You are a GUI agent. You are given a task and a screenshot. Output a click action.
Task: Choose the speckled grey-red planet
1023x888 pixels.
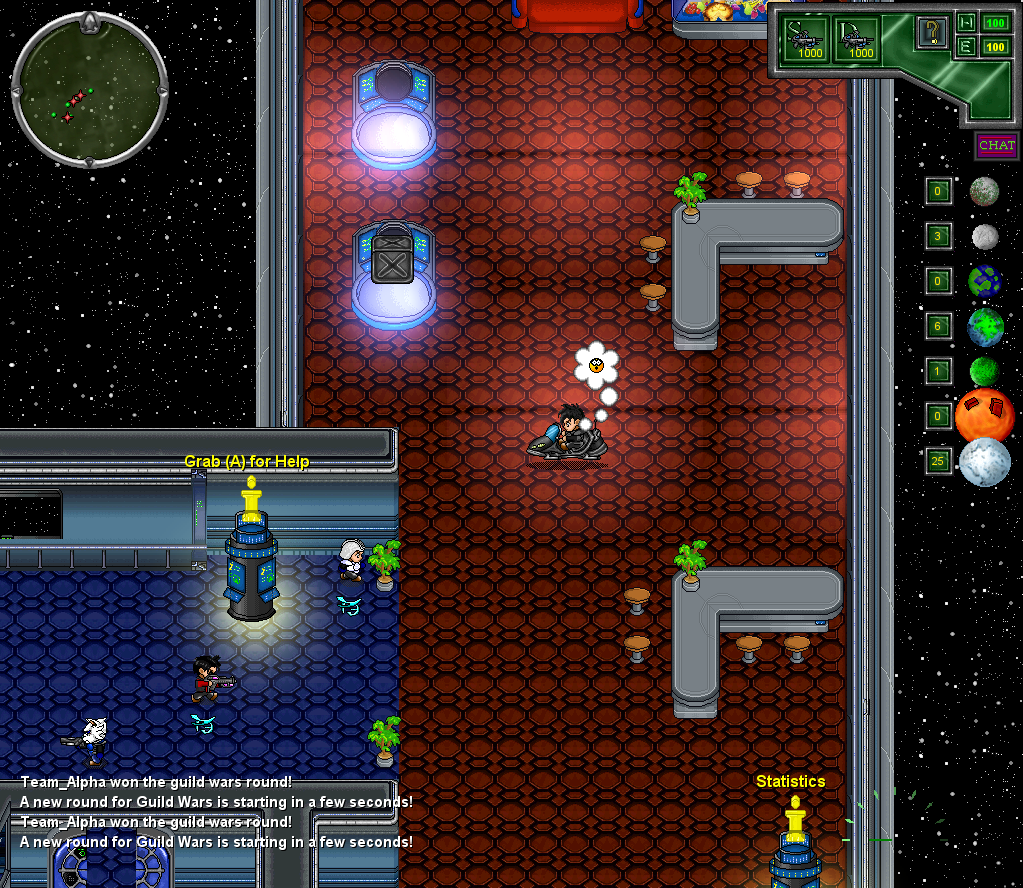coord(984,191)
